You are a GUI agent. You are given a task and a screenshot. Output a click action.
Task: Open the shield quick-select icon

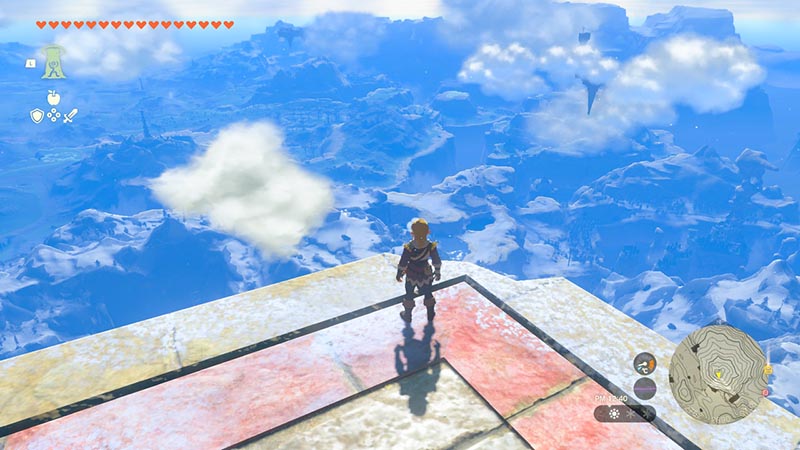point(37,116)
